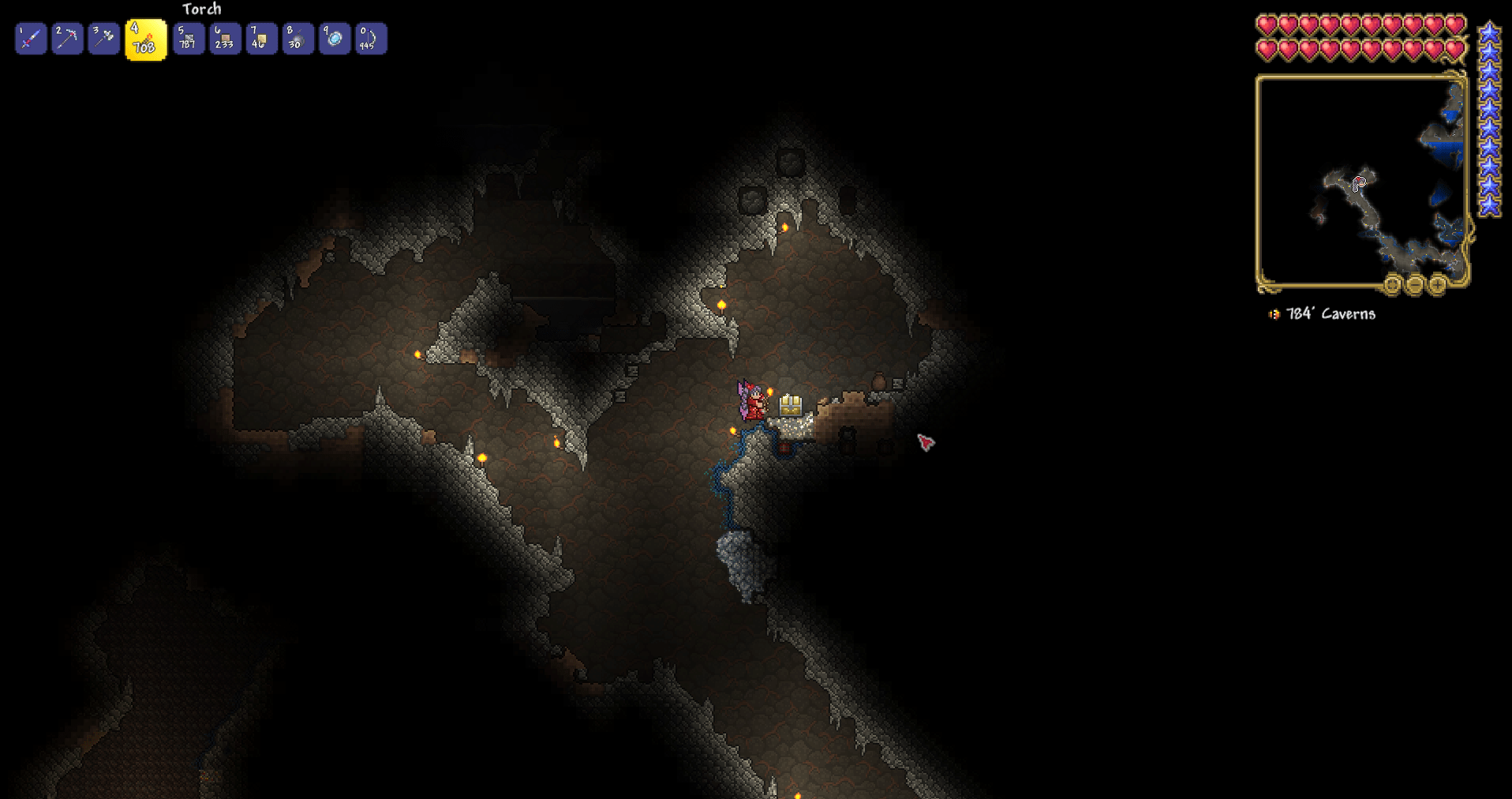This screenshot has height=799, width=1512.
Task: Reset minimap zoom with the circle button
Action: (1392, 285)
